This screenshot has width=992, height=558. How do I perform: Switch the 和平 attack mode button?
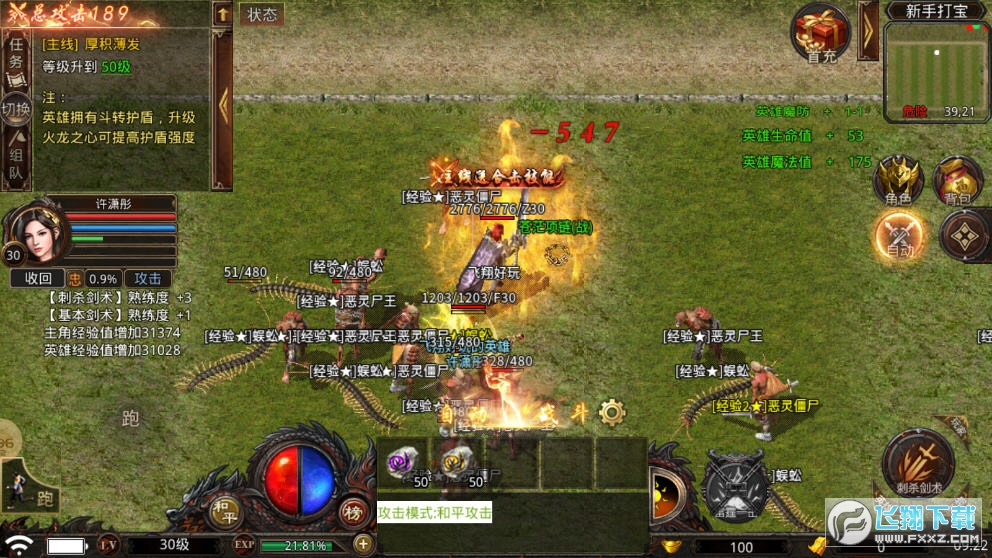tap(224, 509)
